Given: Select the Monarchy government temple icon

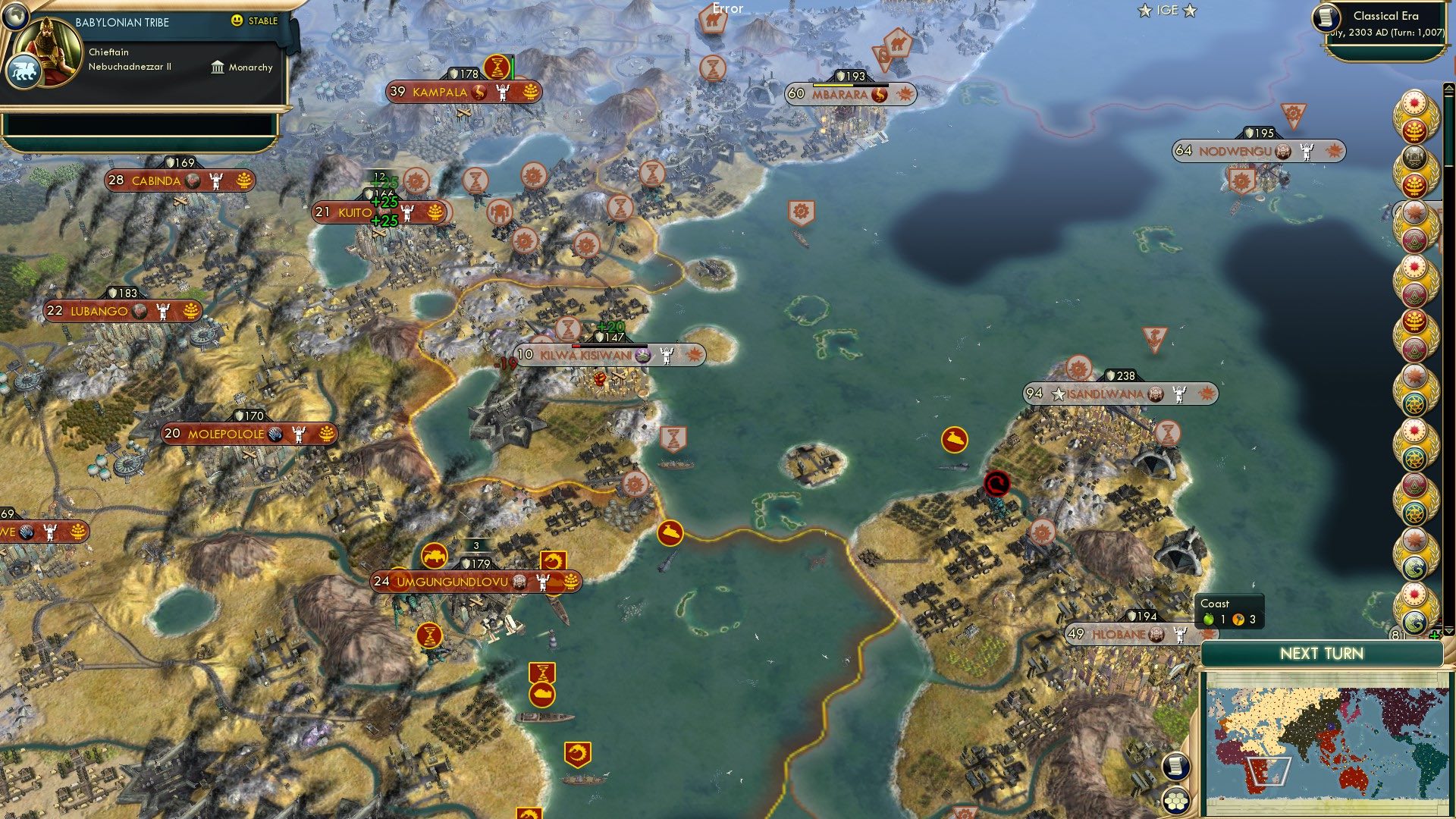Looking at the screenshot, I should pos(218,67).
